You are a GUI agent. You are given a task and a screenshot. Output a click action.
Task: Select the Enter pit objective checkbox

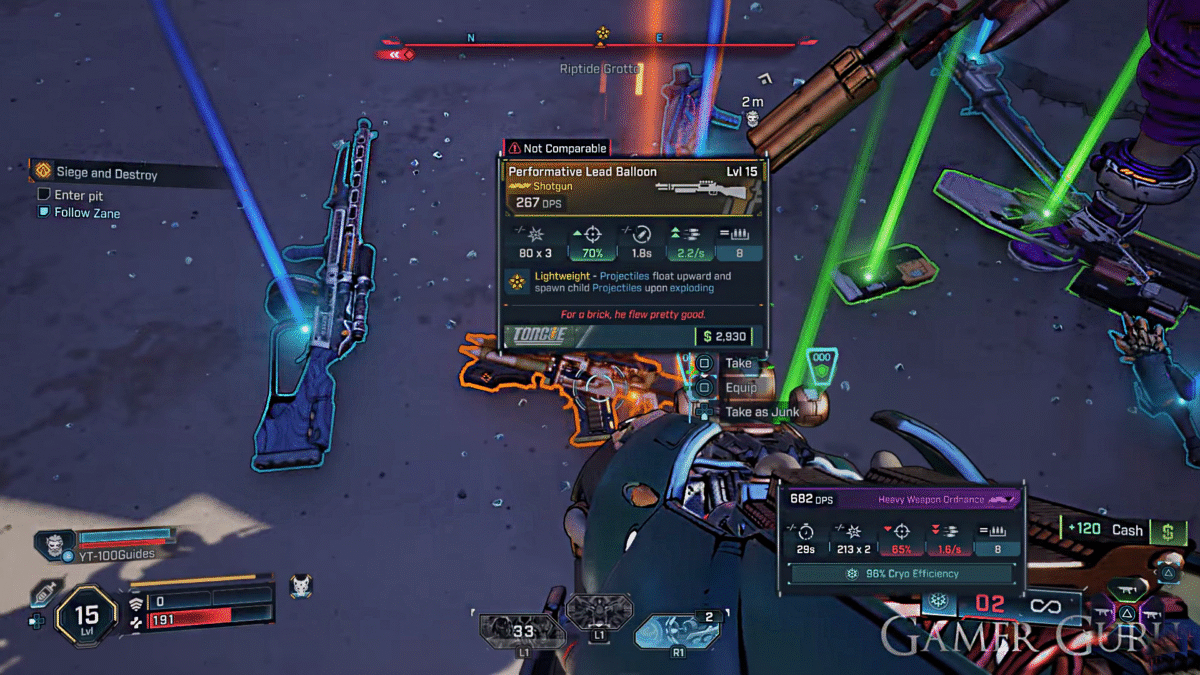coord(44,196)
